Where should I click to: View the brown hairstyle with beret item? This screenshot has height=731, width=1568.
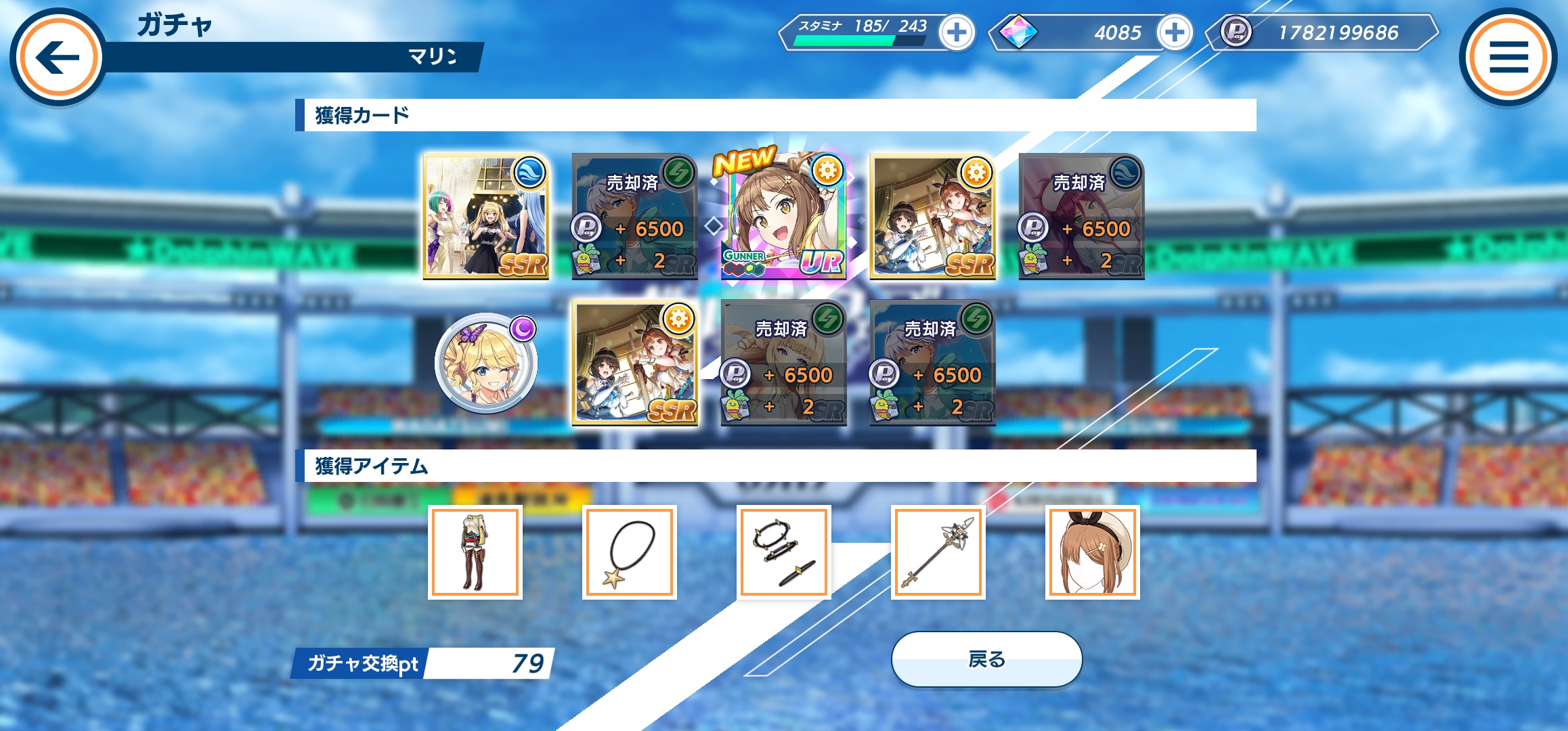[1092, 552]
